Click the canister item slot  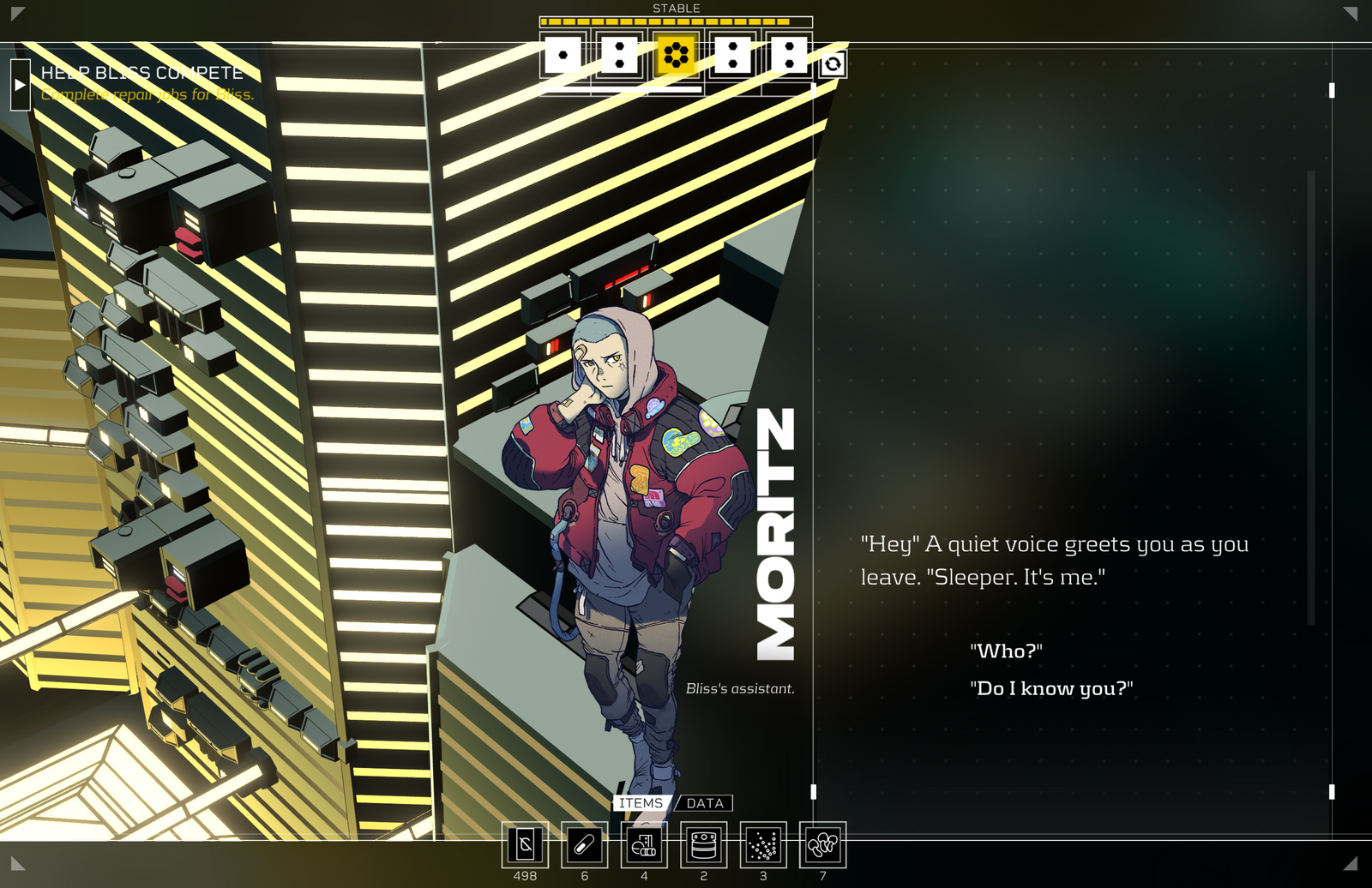[703, 845]
